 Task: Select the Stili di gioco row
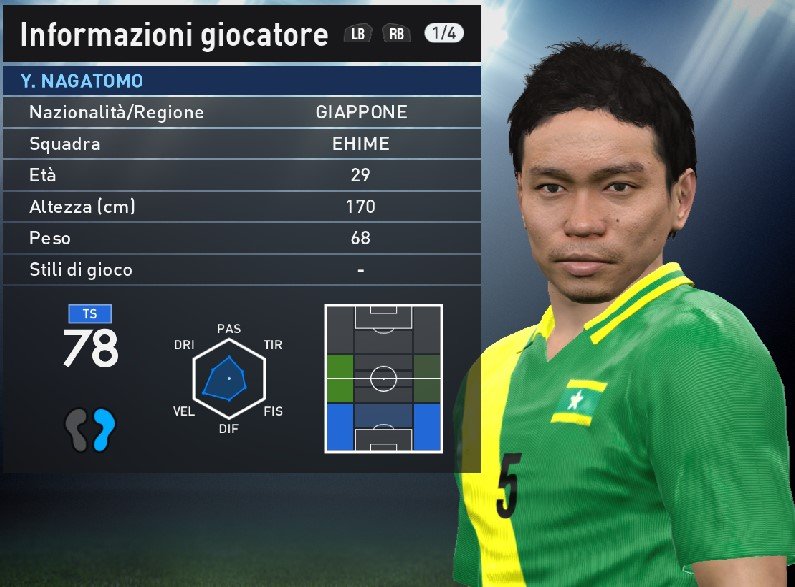point(240,269)
